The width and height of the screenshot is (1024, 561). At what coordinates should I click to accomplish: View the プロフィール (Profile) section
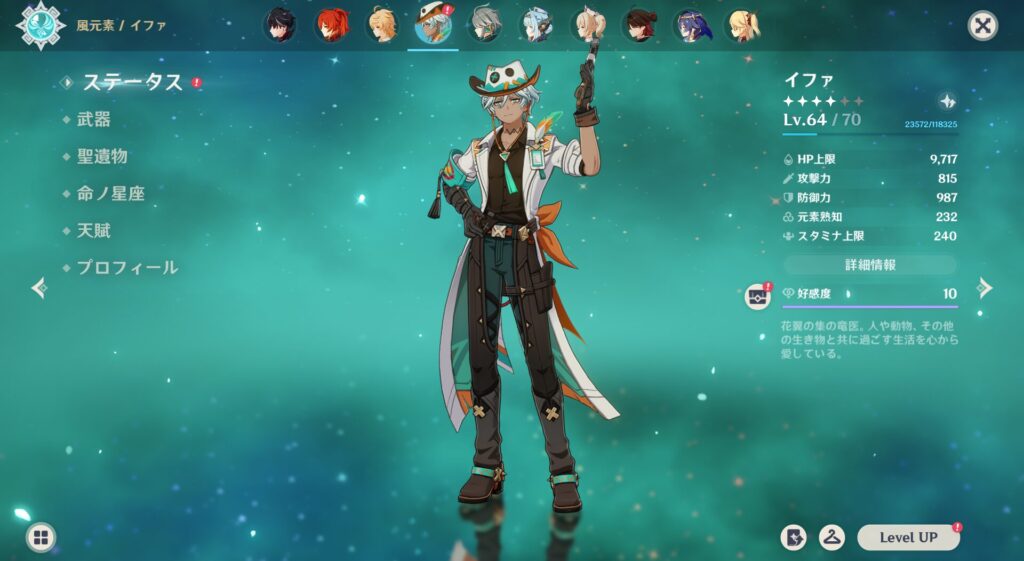[x=127, y=267]
